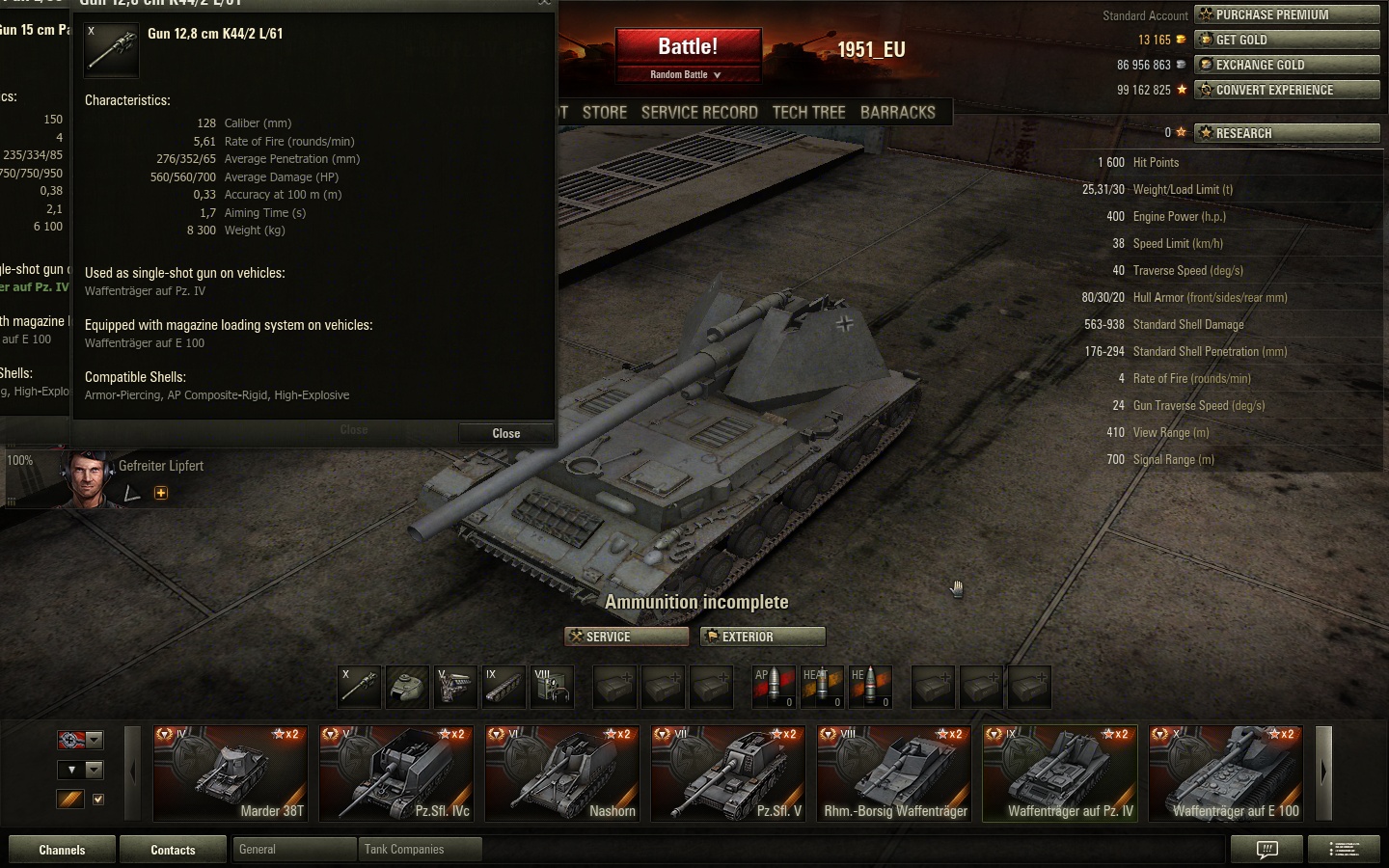Select the Waffenträger auf E 100

pyautogui.click(x=1225, y=773)
